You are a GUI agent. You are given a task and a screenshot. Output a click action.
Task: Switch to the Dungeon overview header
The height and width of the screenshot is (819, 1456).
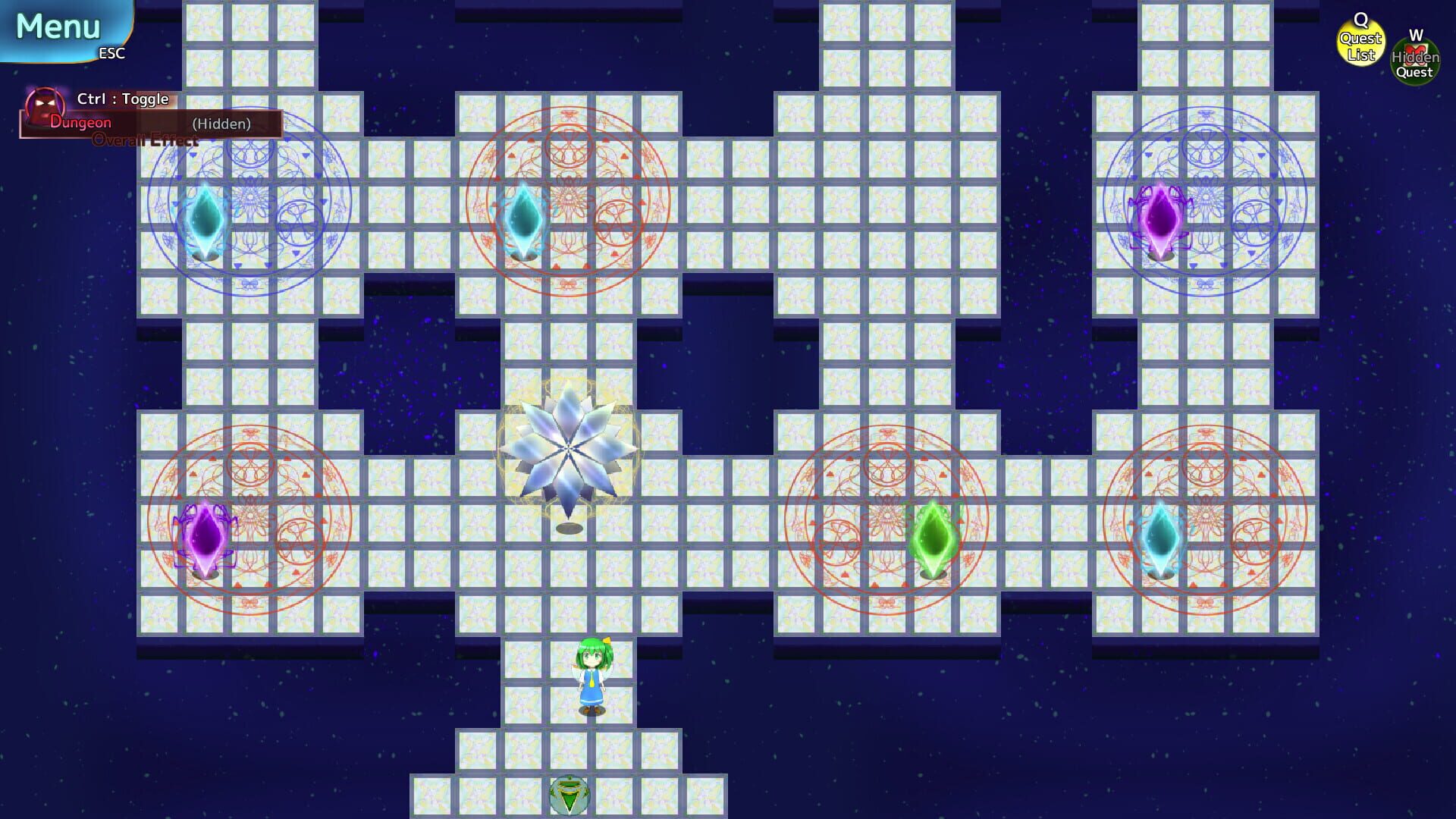[80, 121]
